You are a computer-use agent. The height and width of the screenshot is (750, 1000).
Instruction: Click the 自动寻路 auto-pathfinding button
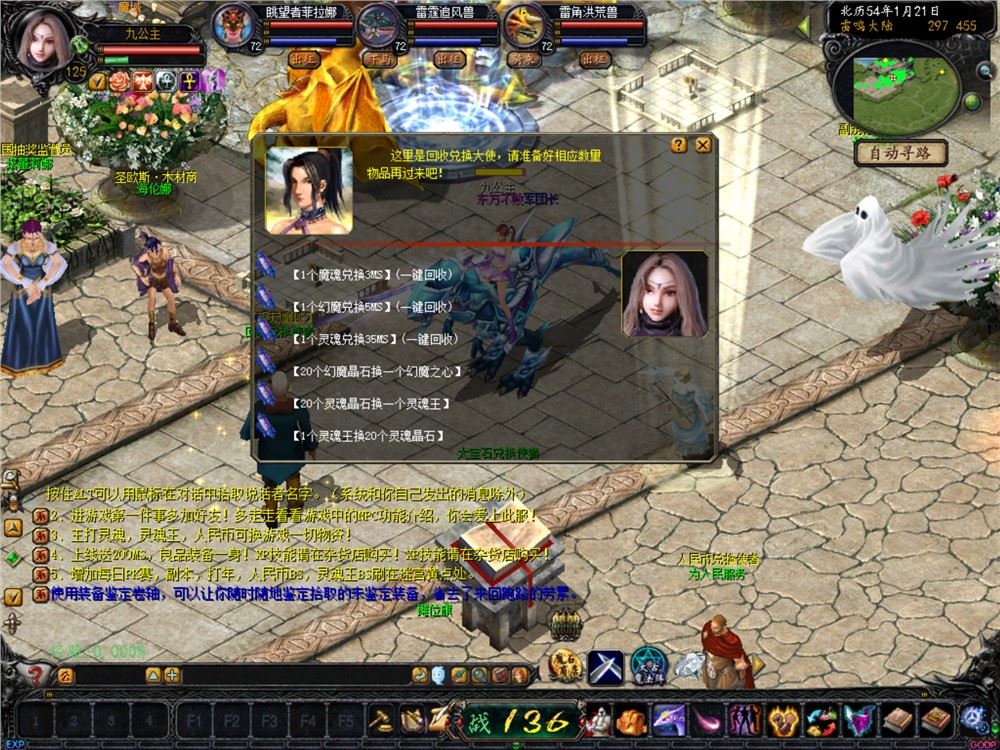pos(900,153)
